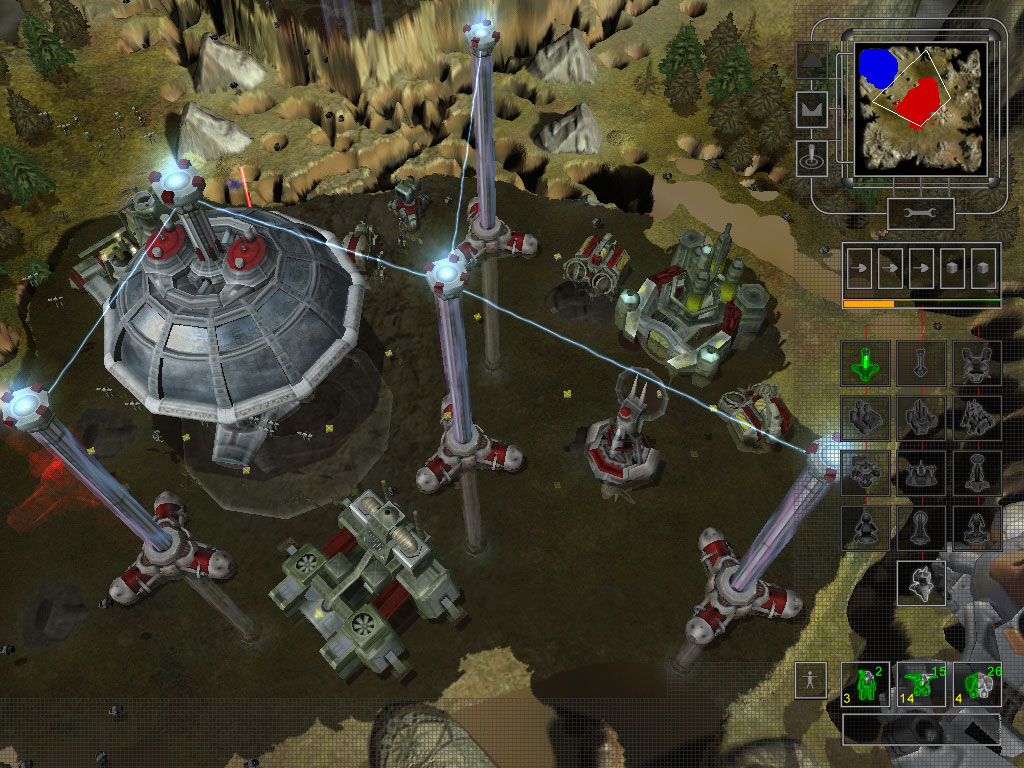This screenshot has height=768, width=1024.
Task: Choose the basin-shaped dig icon beside the minimap
Action: tap(811, 109)
